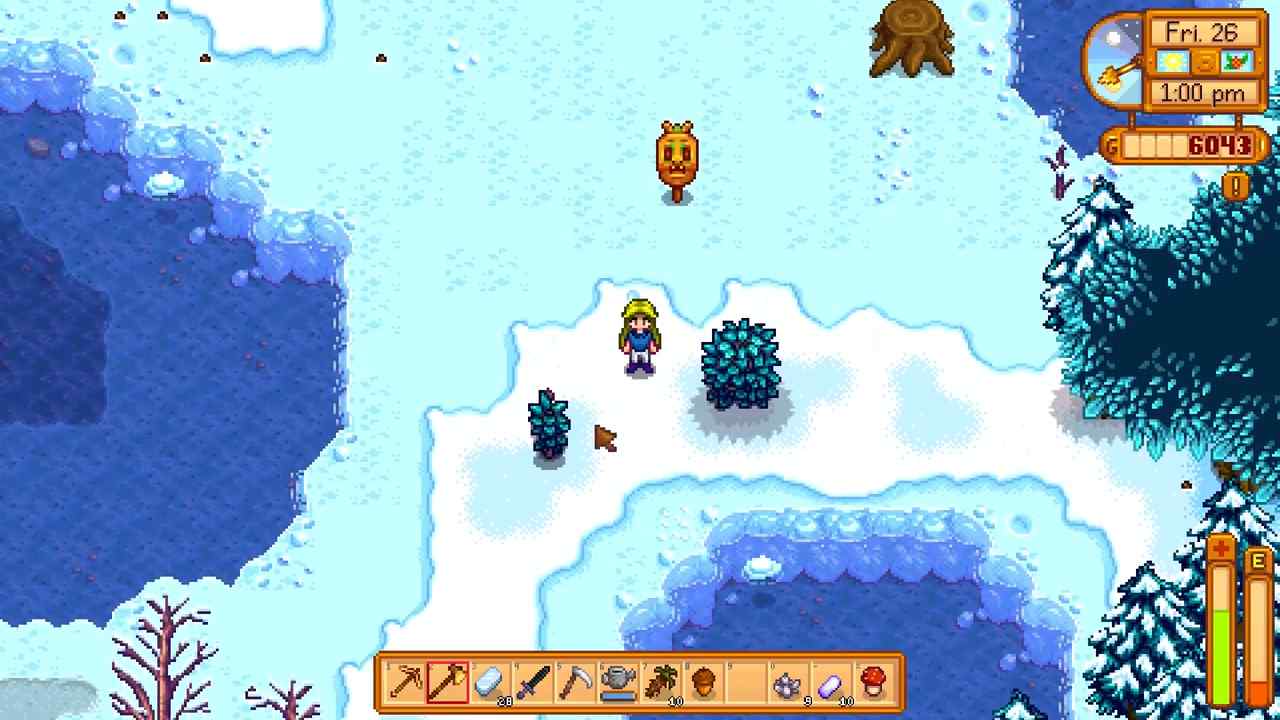This screenshot has width=1280, height=720.
Task: Click the empty ninth inventory slot
Action: pos(744,683)
